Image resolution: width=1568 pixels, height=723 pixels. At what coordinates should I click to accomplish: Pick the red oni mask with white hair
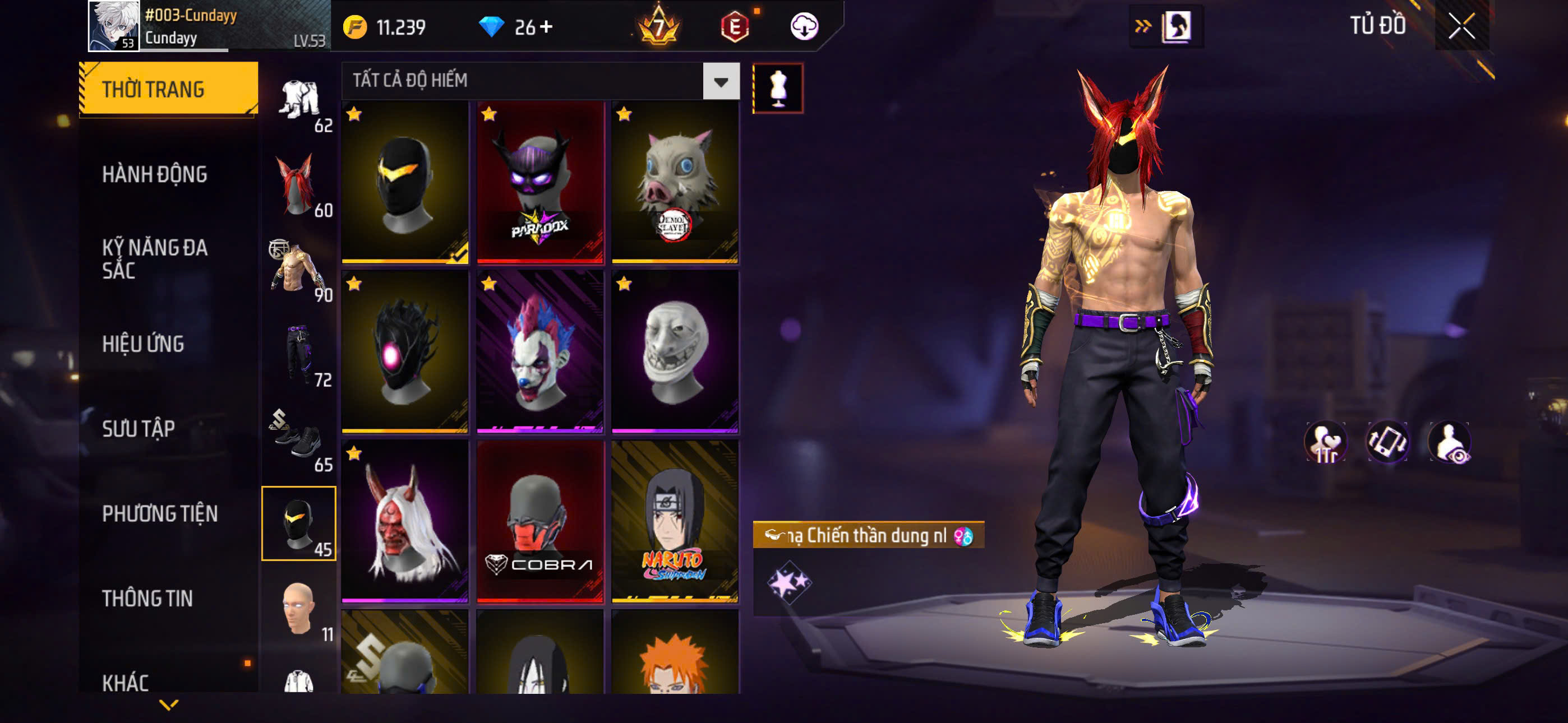point(405,522)
